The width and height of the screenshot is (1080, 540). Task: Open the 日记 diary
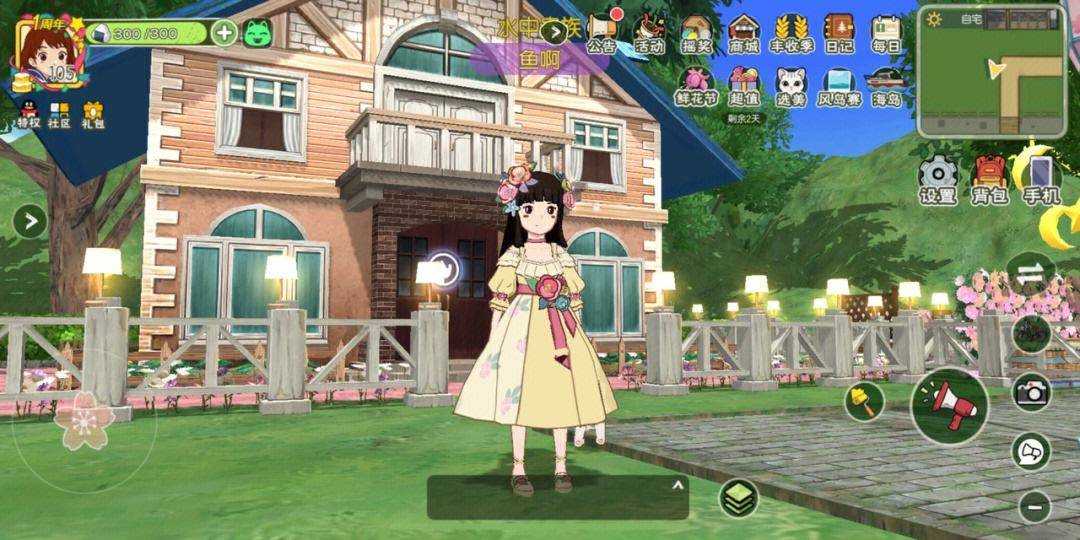839,31
